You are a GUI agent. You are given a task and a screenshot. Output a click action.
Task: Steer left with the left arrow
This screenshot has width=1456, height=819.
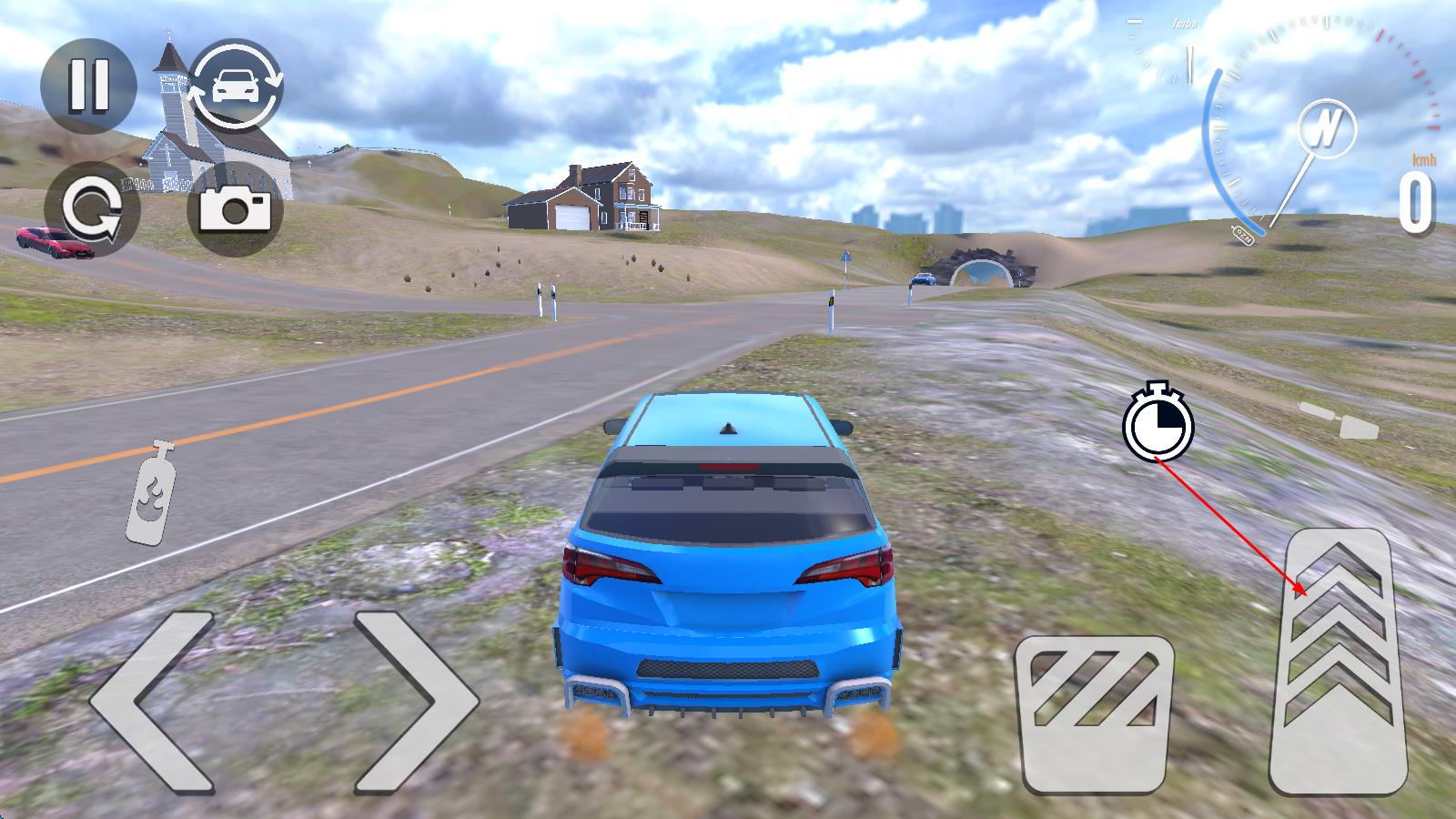coord(155,701)
